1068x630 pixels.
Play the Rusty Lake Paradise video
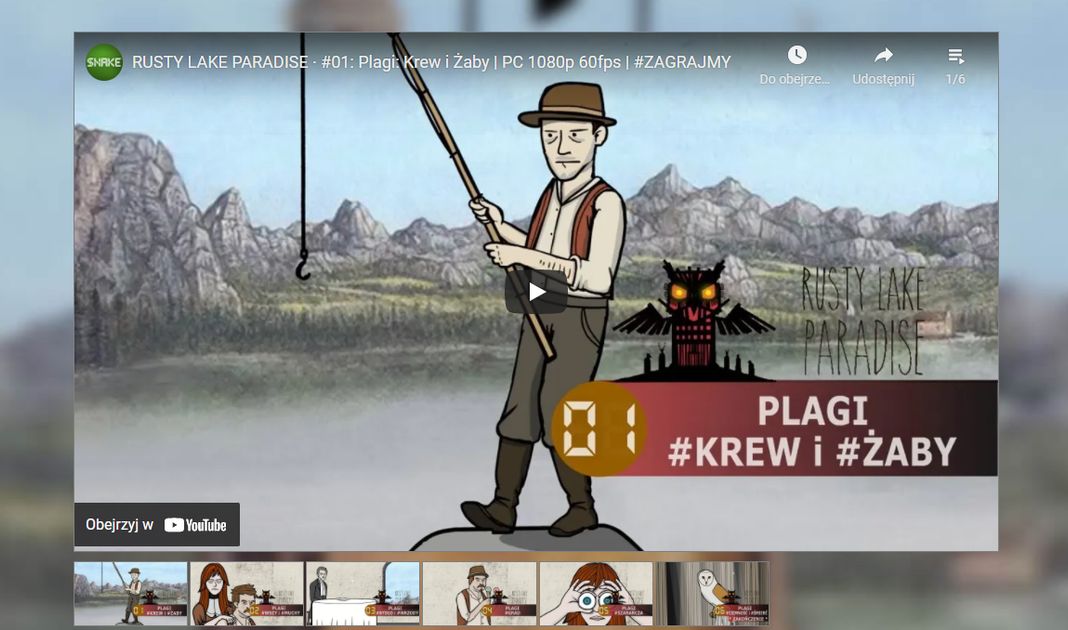point(536,291)
